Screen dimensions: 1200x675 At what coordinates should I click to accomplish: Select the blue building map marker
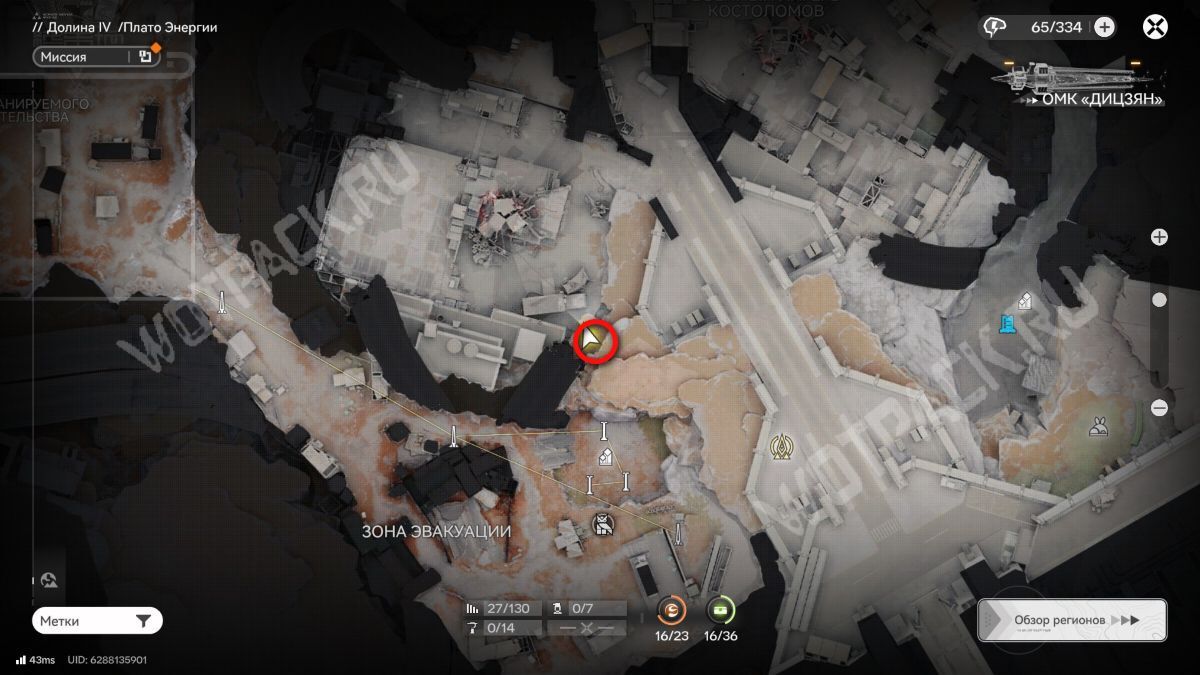1007,324
